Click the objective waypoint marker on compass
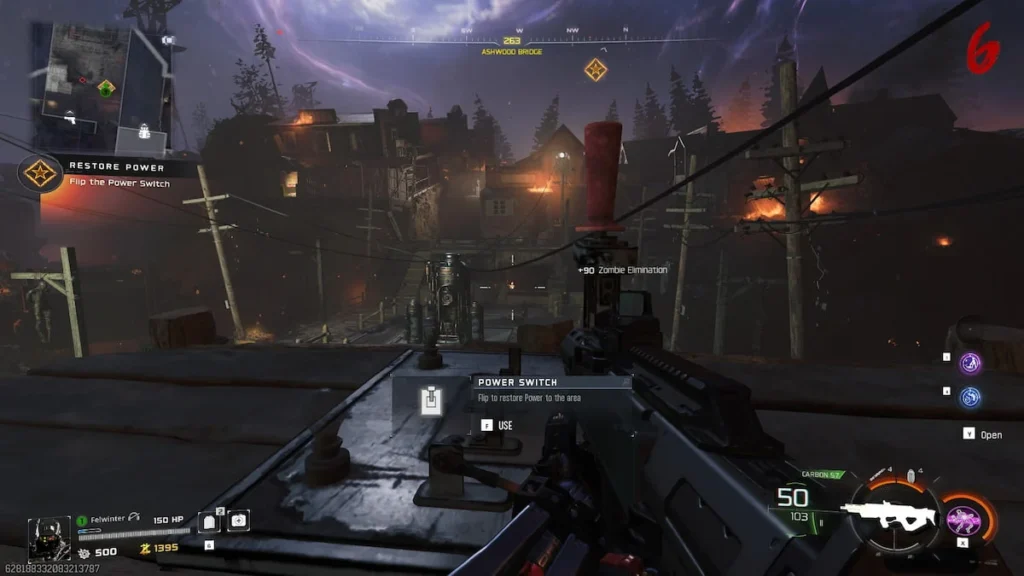 coord(595,69)
